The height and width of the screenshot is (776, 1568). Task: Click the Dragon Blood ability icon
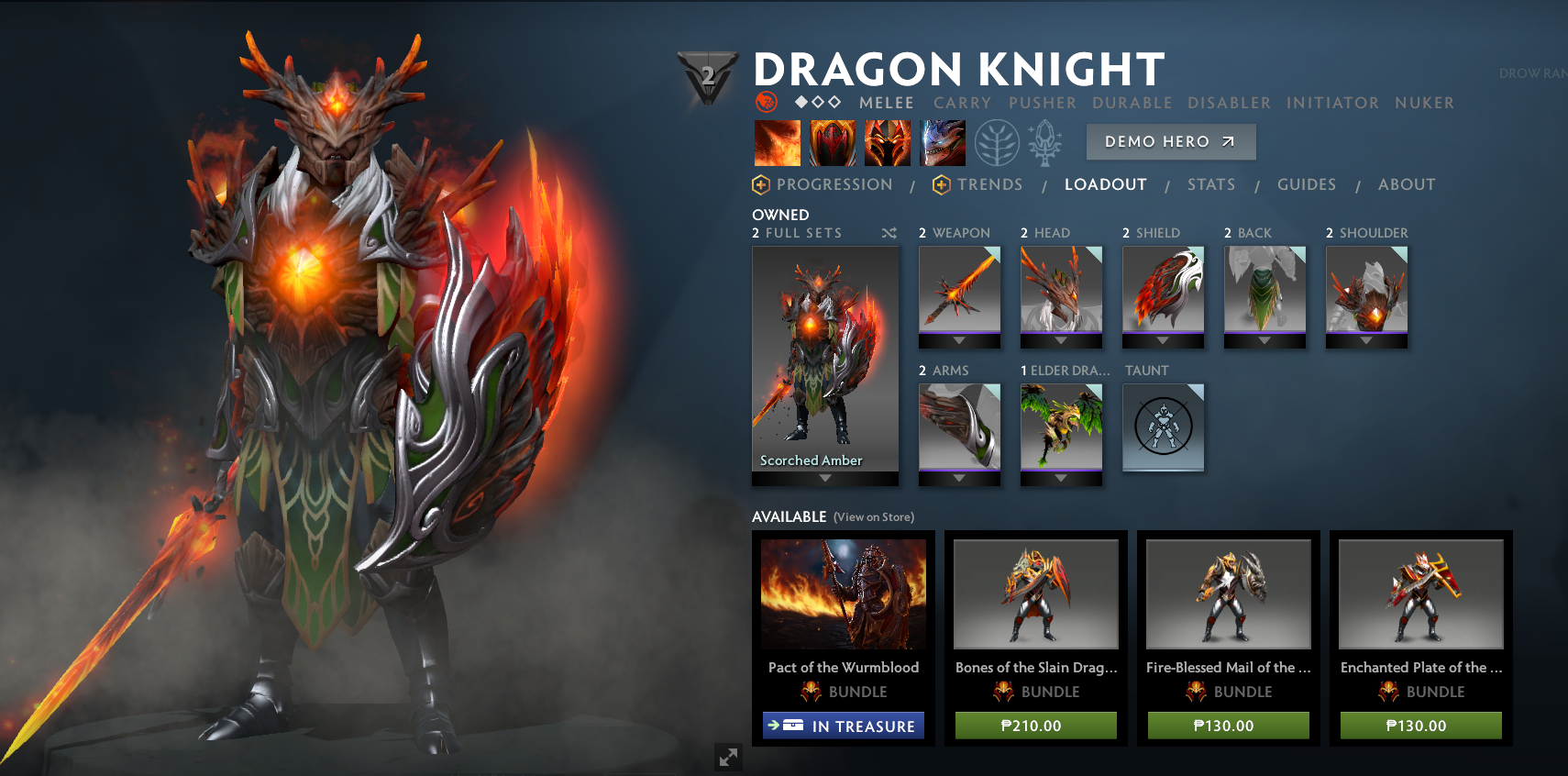click(888, 143)
